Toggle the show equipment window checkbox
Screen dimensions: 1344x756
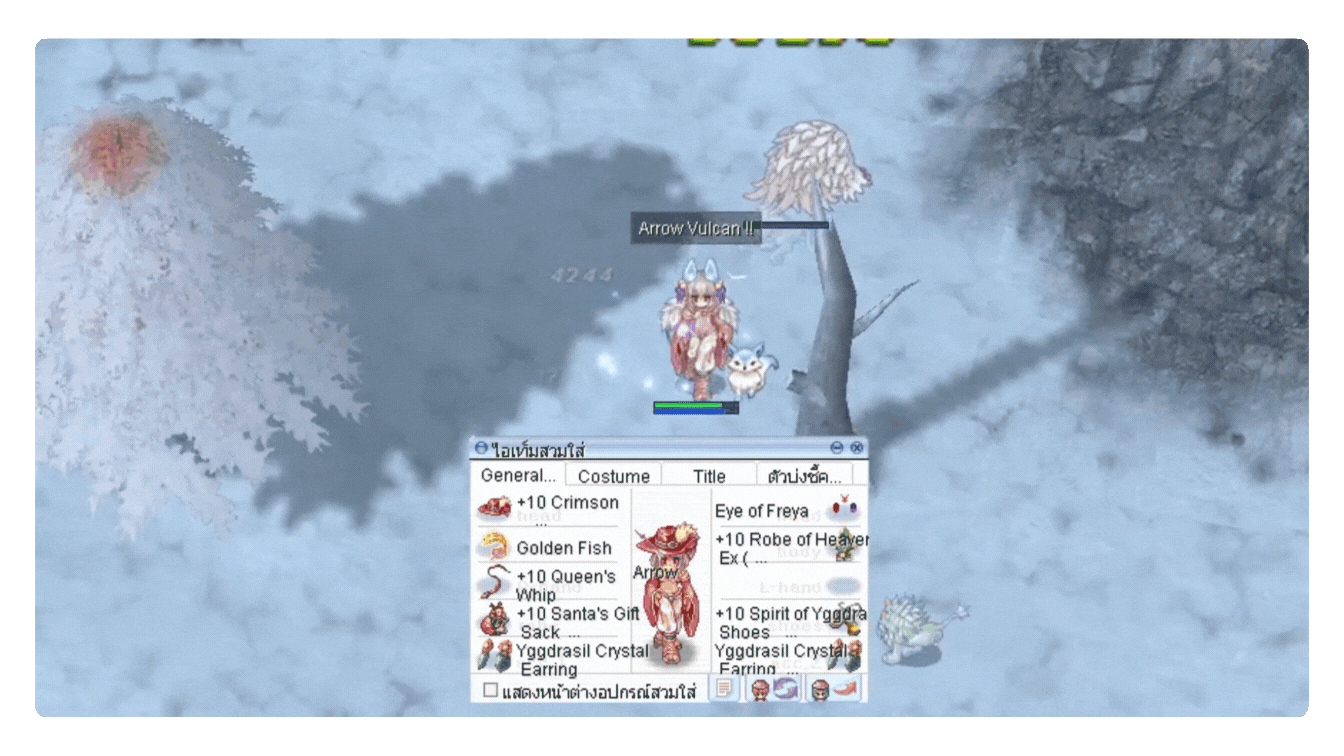coord(490,690)
